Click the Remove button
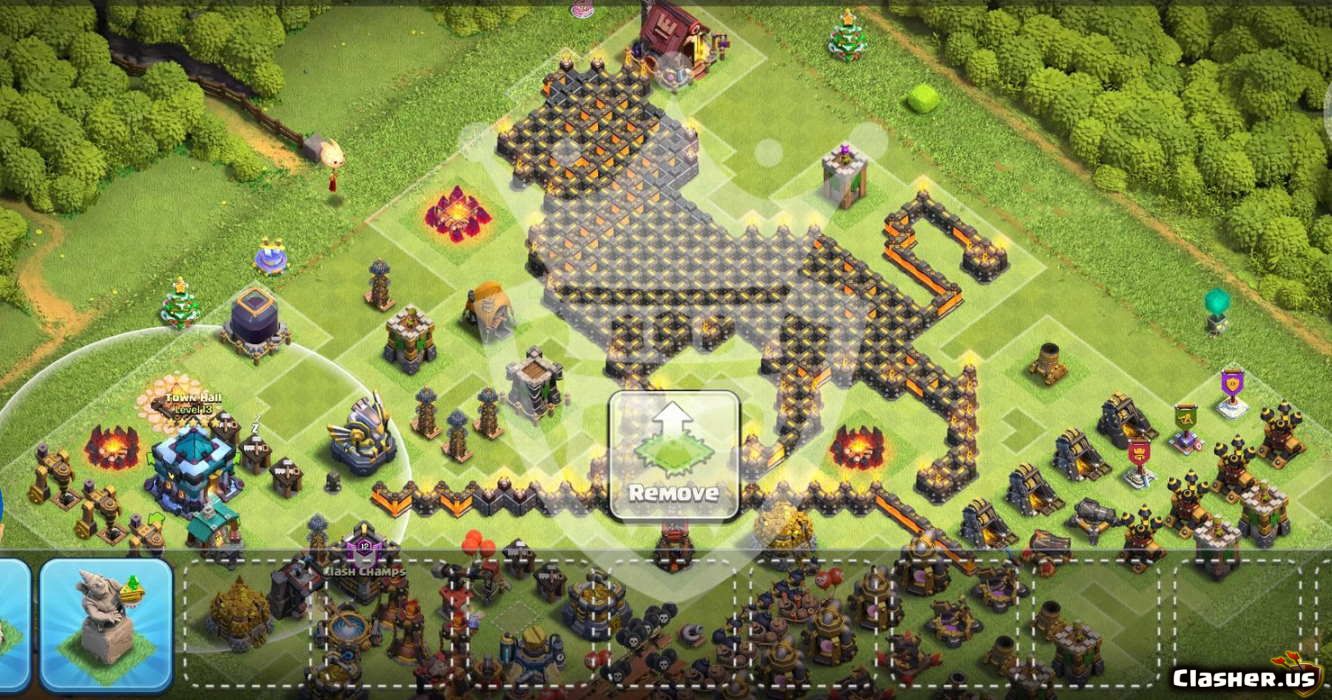The height and width of the screenshot is (700, 1332). [675, 455]
